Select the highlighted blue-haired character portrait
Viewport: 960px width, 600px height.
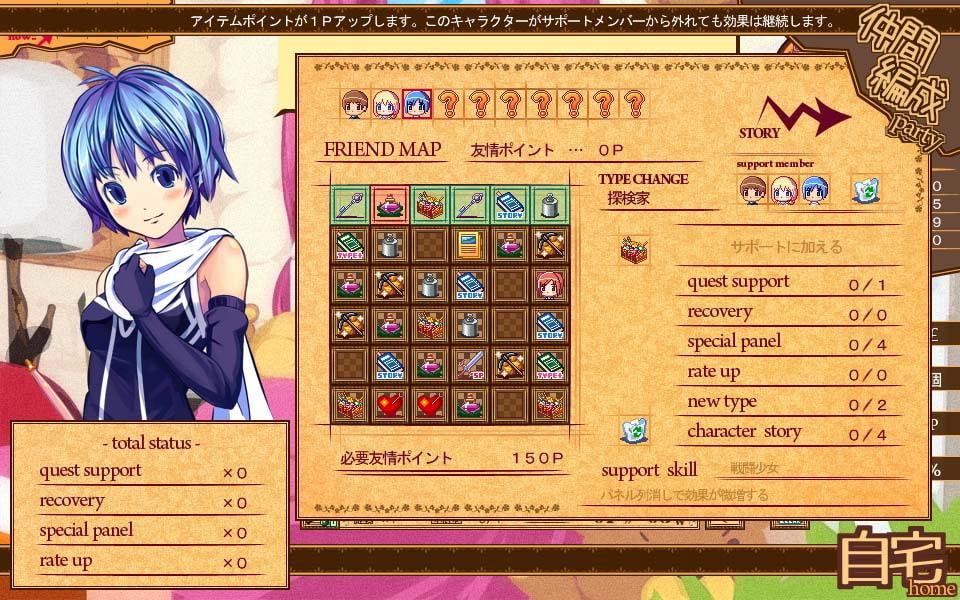click(x=417, y=104)
